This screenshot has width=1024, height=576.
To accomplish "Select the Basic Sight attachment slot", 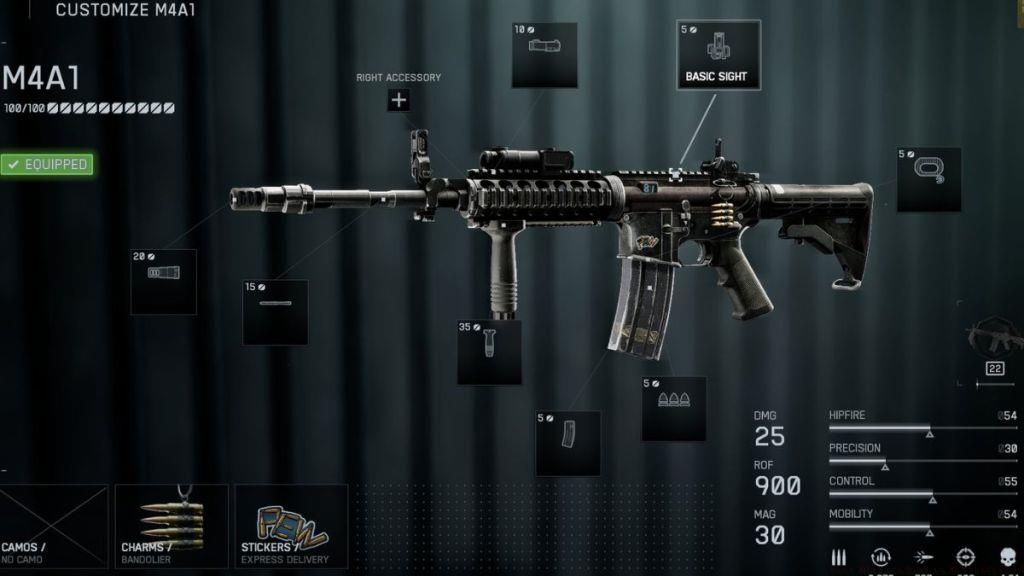I will (718, 55).
